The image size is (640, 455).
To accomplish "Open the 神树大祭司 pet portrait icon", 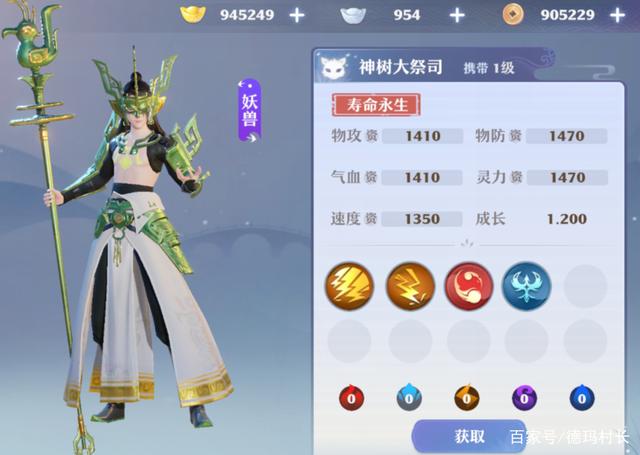I will (x=333, y=68).
